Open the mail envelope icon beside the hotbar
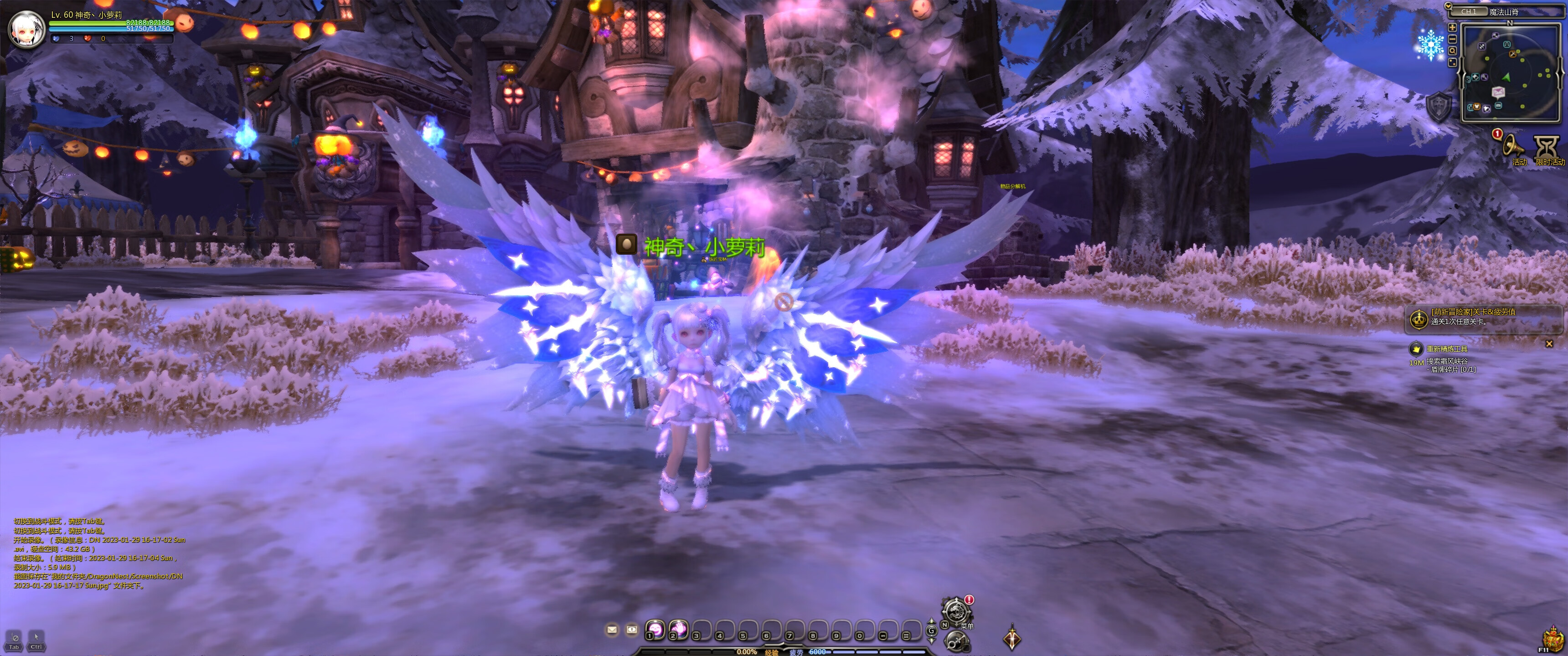1568x656 pixels. point(612,629)
